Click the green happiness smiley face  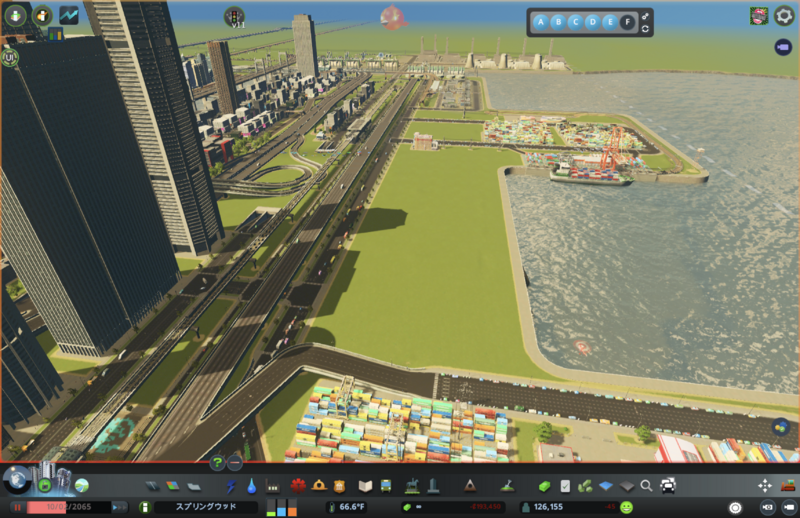click(x=626, y=507)
